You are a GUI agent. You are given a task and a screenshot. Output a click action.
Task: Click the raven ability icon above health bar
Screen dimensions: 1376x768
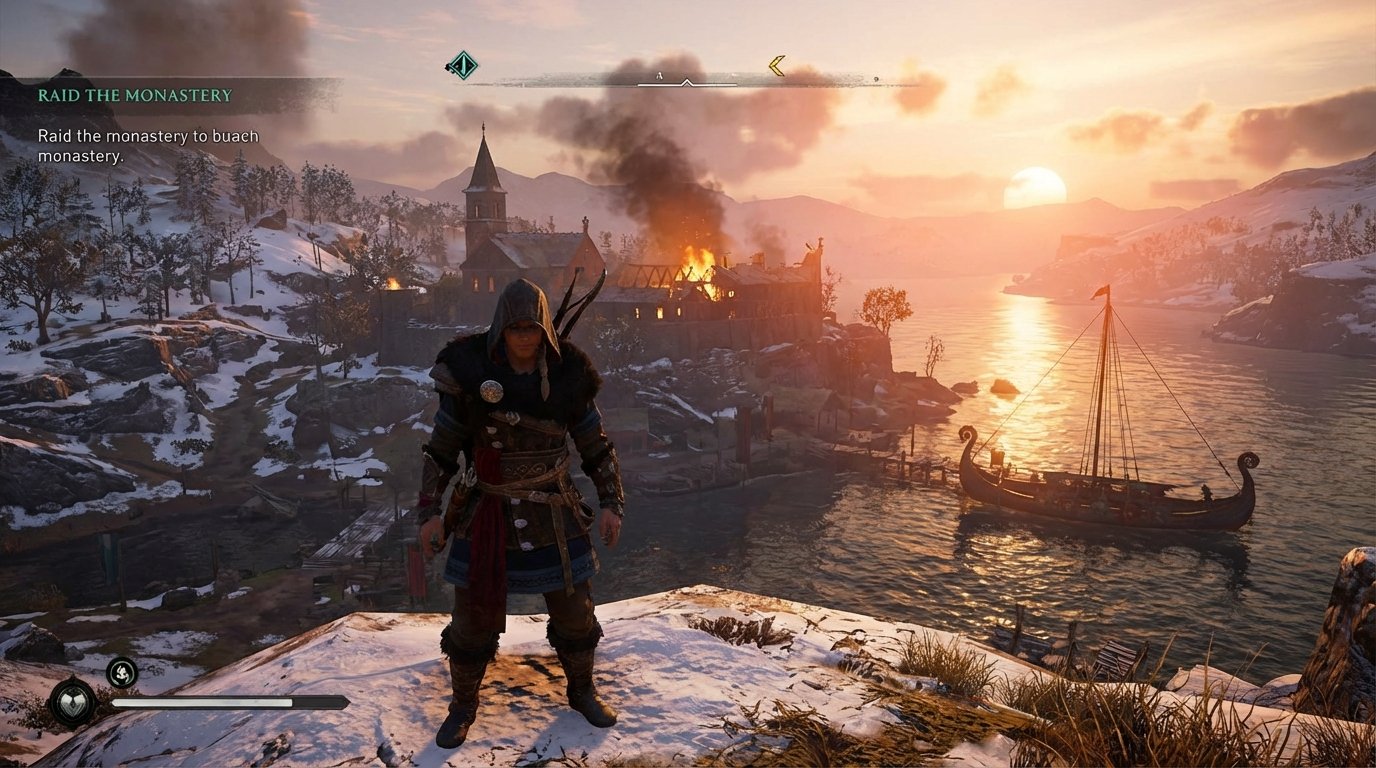coord(123,673)
